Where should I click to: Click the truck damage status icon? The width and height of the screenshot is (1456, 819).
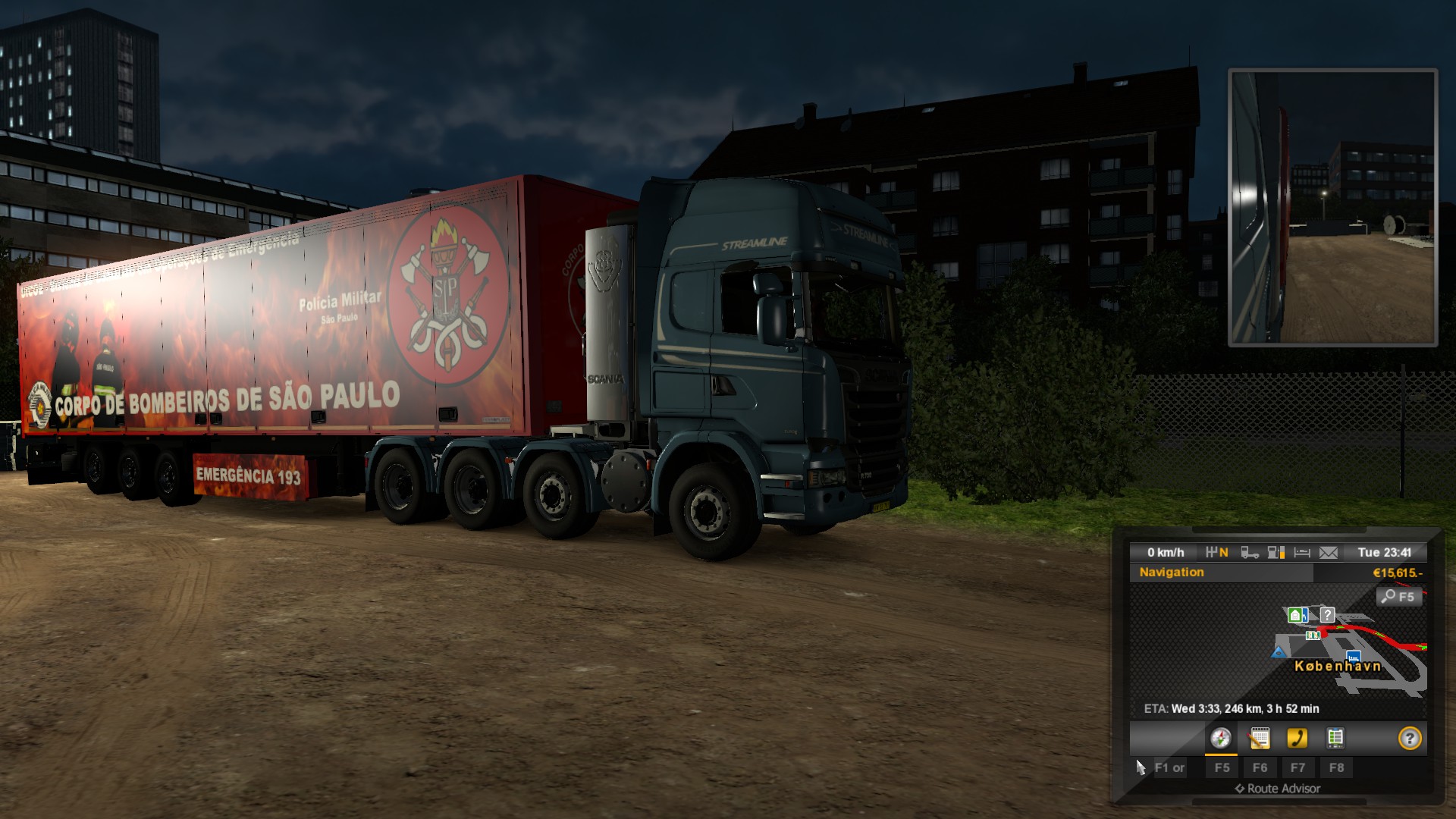(x=1250, y=553)
